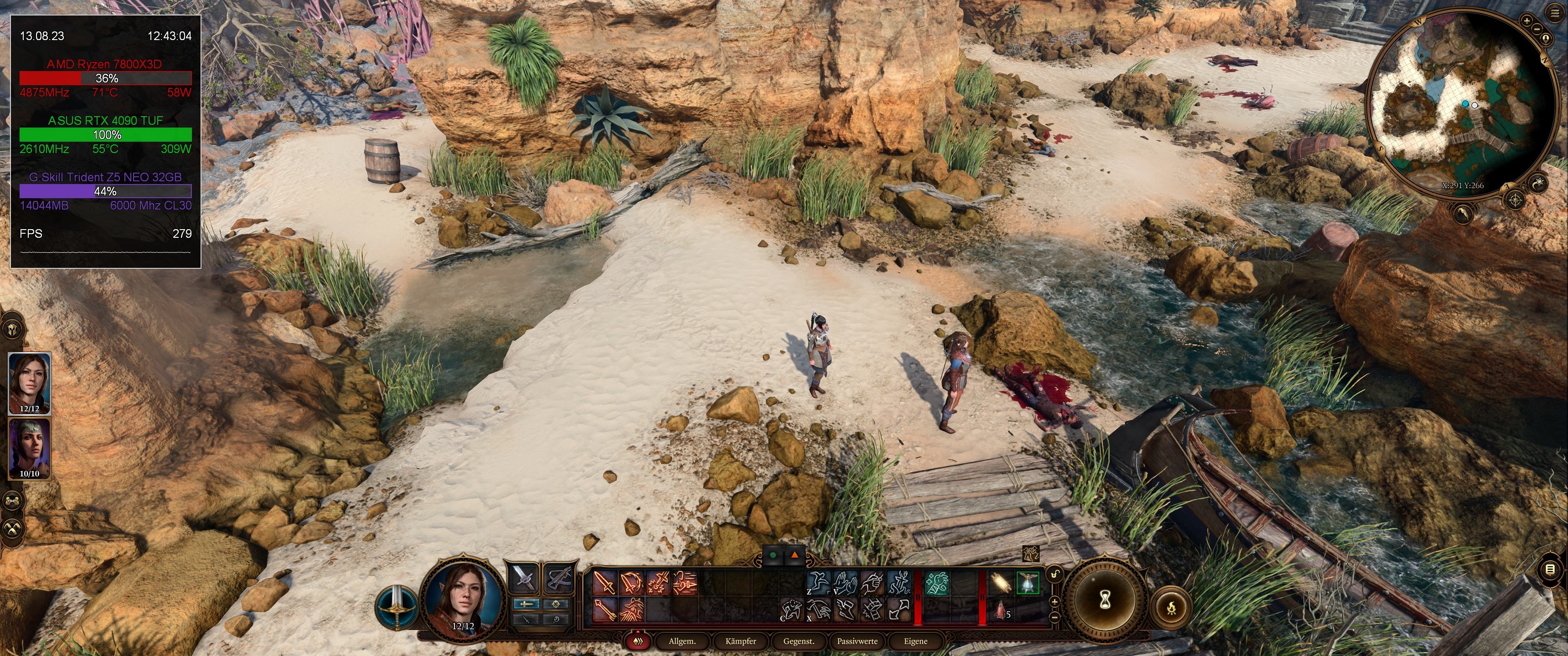
Task: Zoom out the minimap with minus button
Action: pyautogui.click(x=1537, y=29)
